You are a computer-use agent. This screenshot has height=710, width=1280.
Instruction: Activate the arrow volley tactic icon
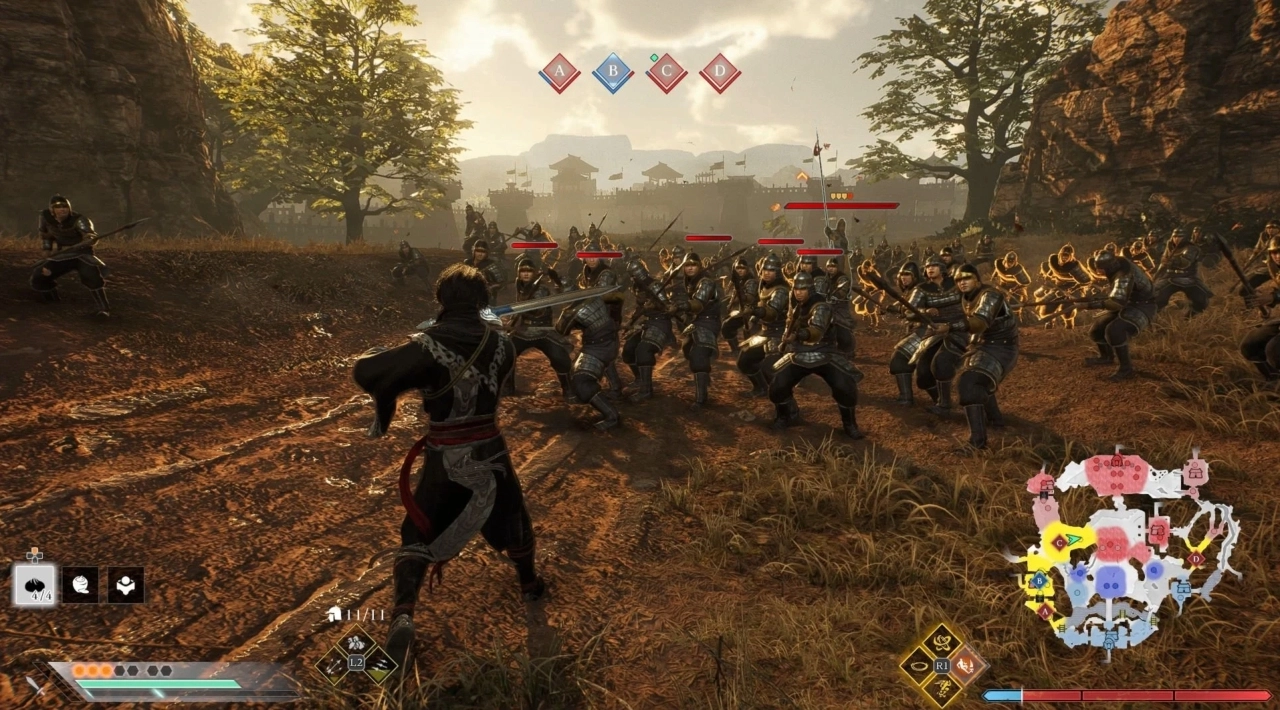click(x=333, y=664)
